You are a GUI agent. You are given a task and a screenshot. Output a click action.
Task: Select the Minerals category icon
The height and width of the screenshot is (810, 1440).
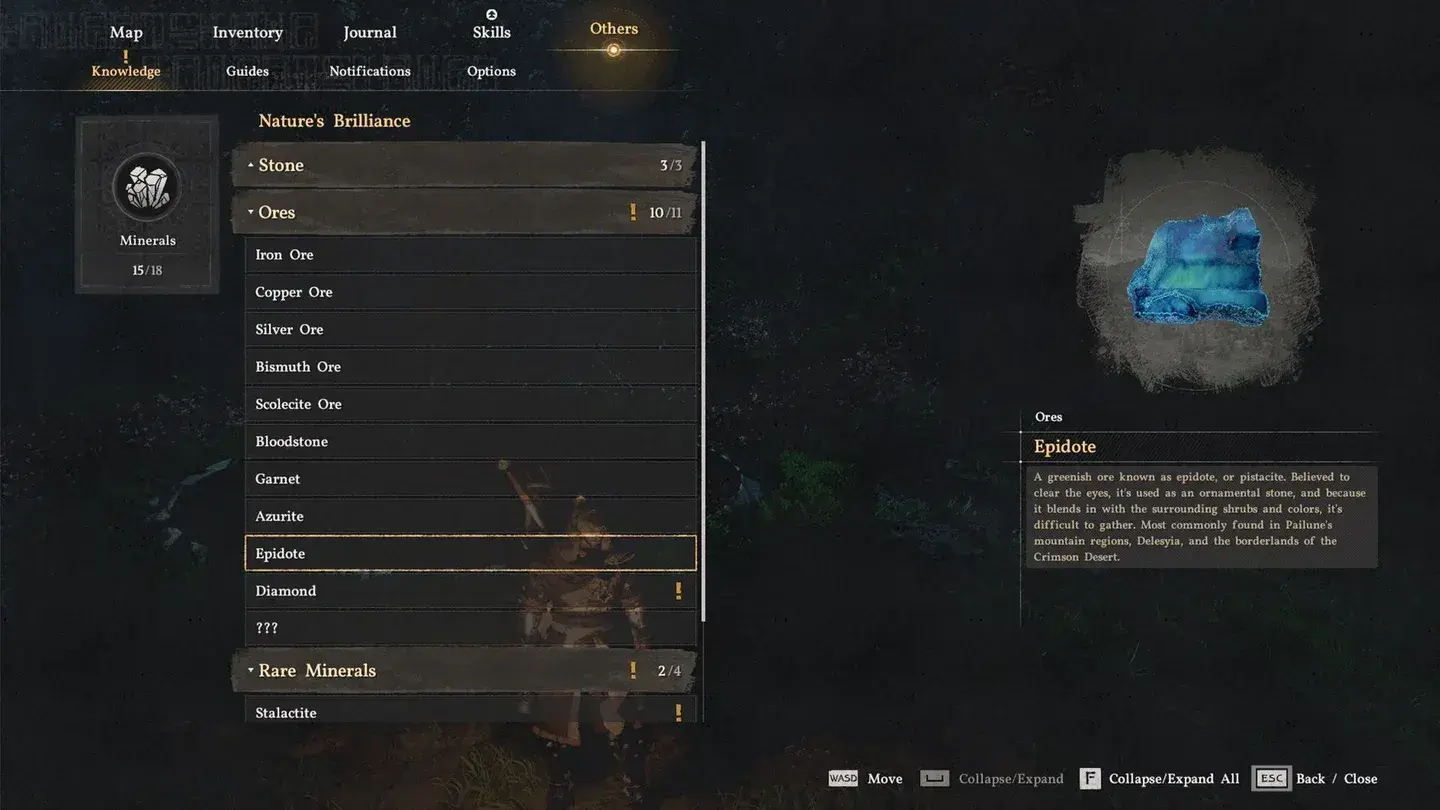pos(147,187)
